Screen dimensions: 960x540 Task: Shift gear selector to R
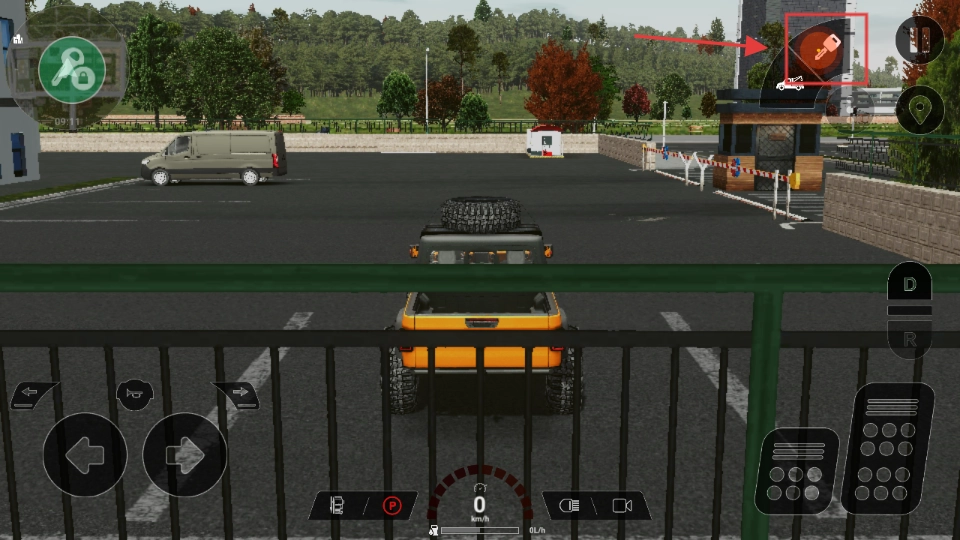909,340
